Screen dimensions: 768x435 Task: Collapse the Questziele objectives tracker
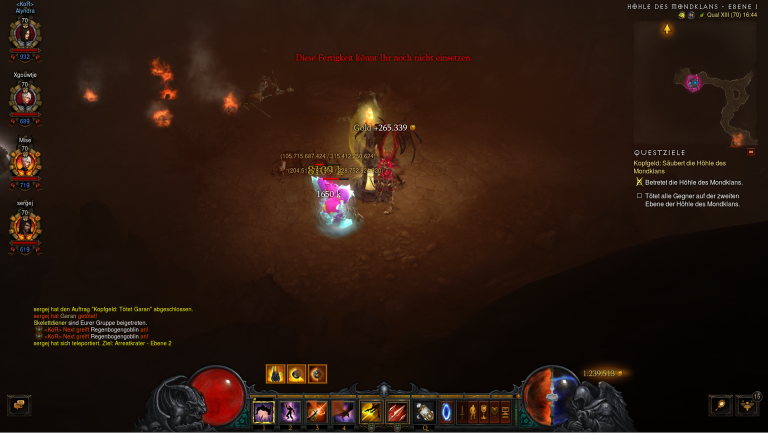751,152
